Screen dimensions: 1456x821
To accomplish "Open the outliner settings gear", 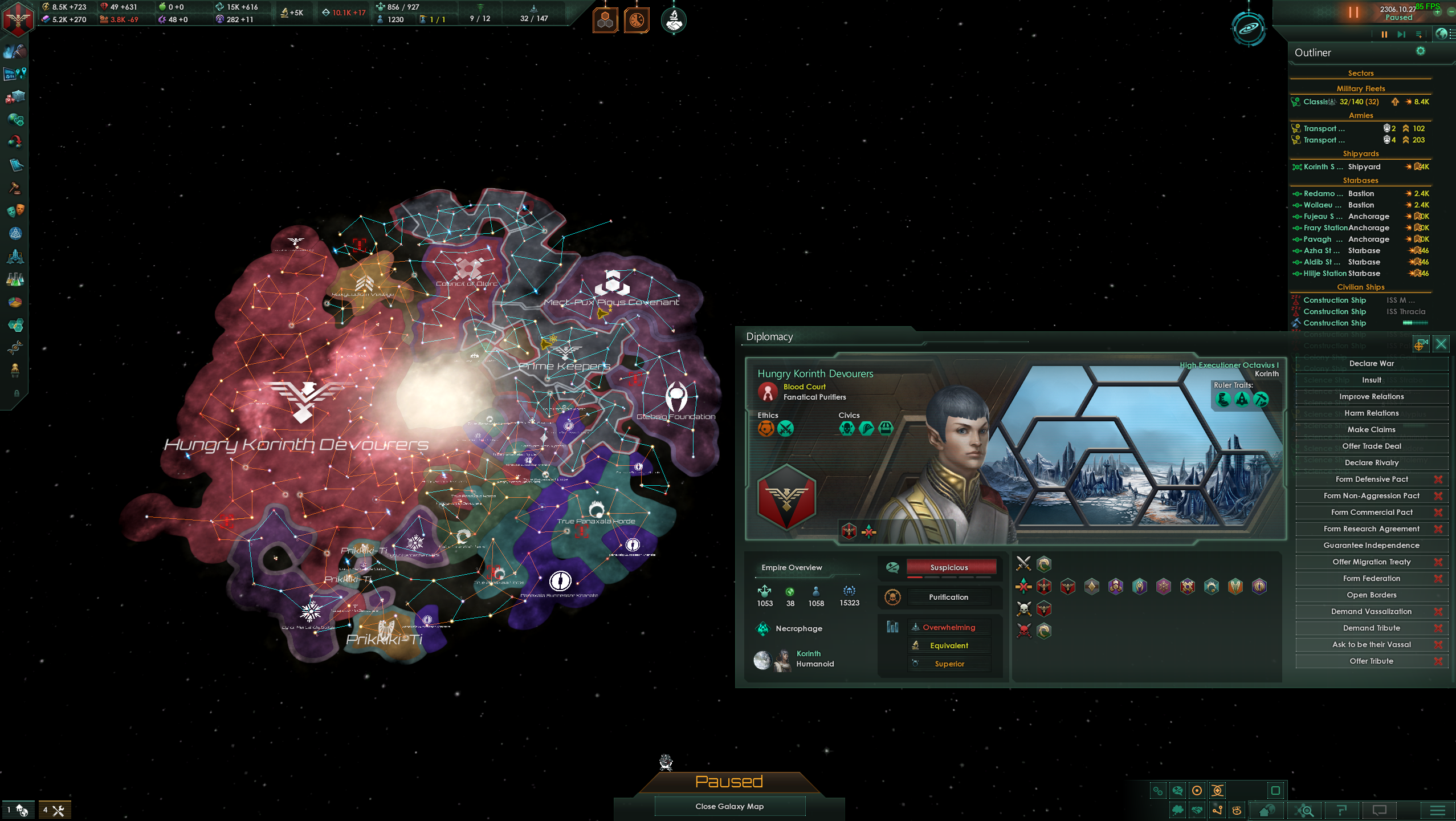I will tap(1420, 51).
